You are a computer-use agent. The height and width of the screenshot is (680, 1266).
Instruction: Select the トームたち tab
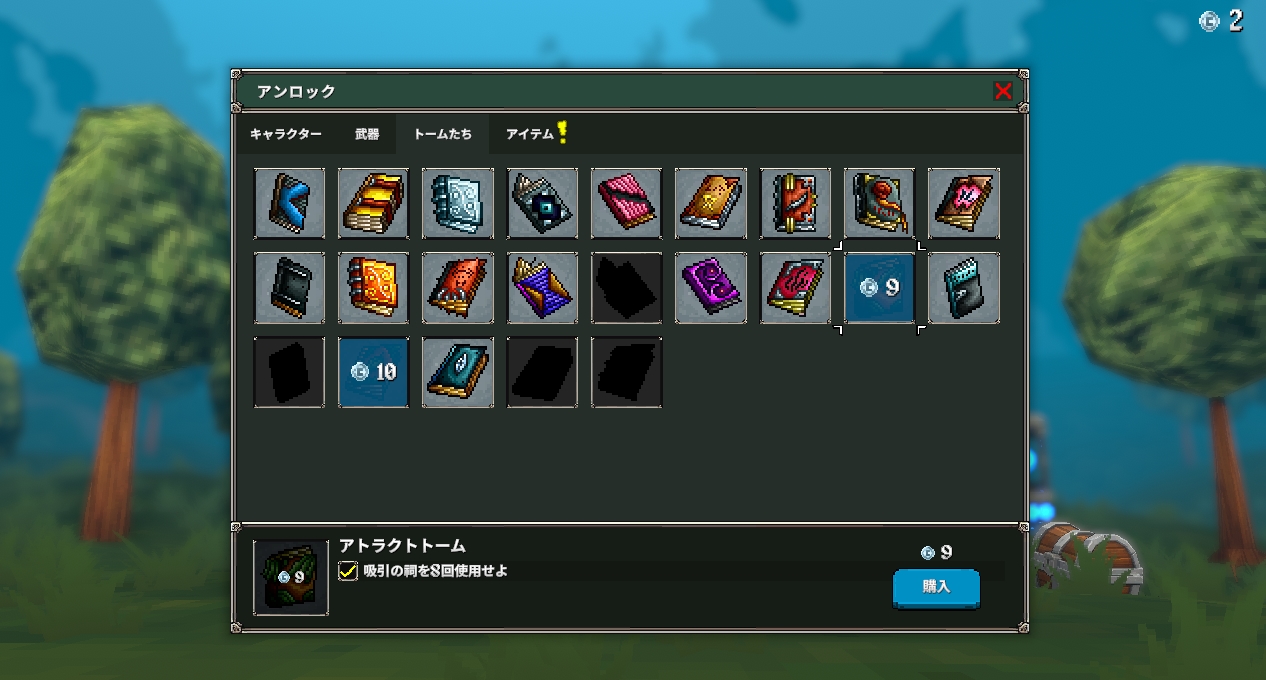[443, 134]
